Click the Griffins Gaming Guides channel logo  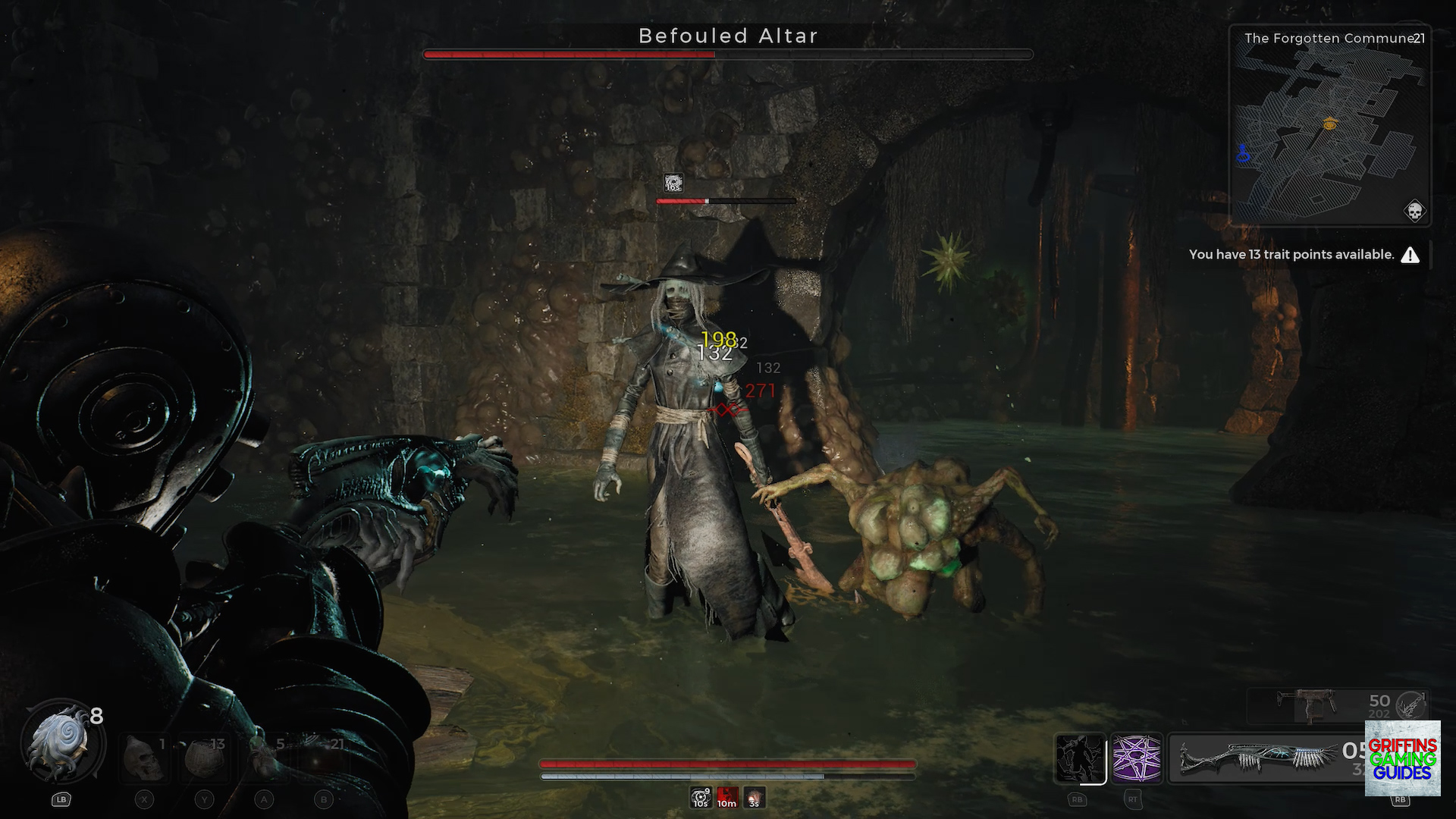[1402, 758]
